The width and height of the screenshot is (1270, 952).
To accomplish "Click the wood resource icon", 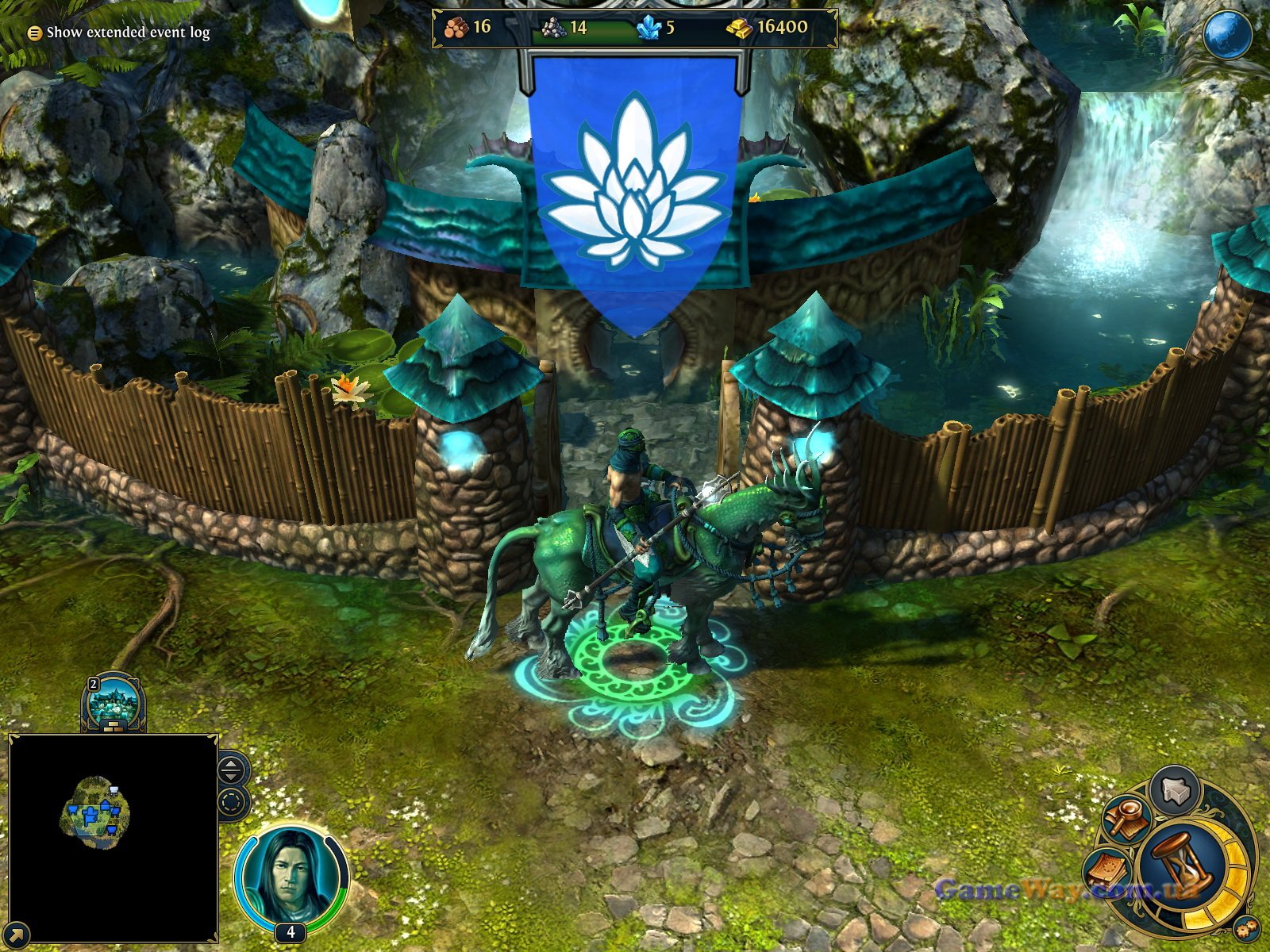I will click(456, 28).
